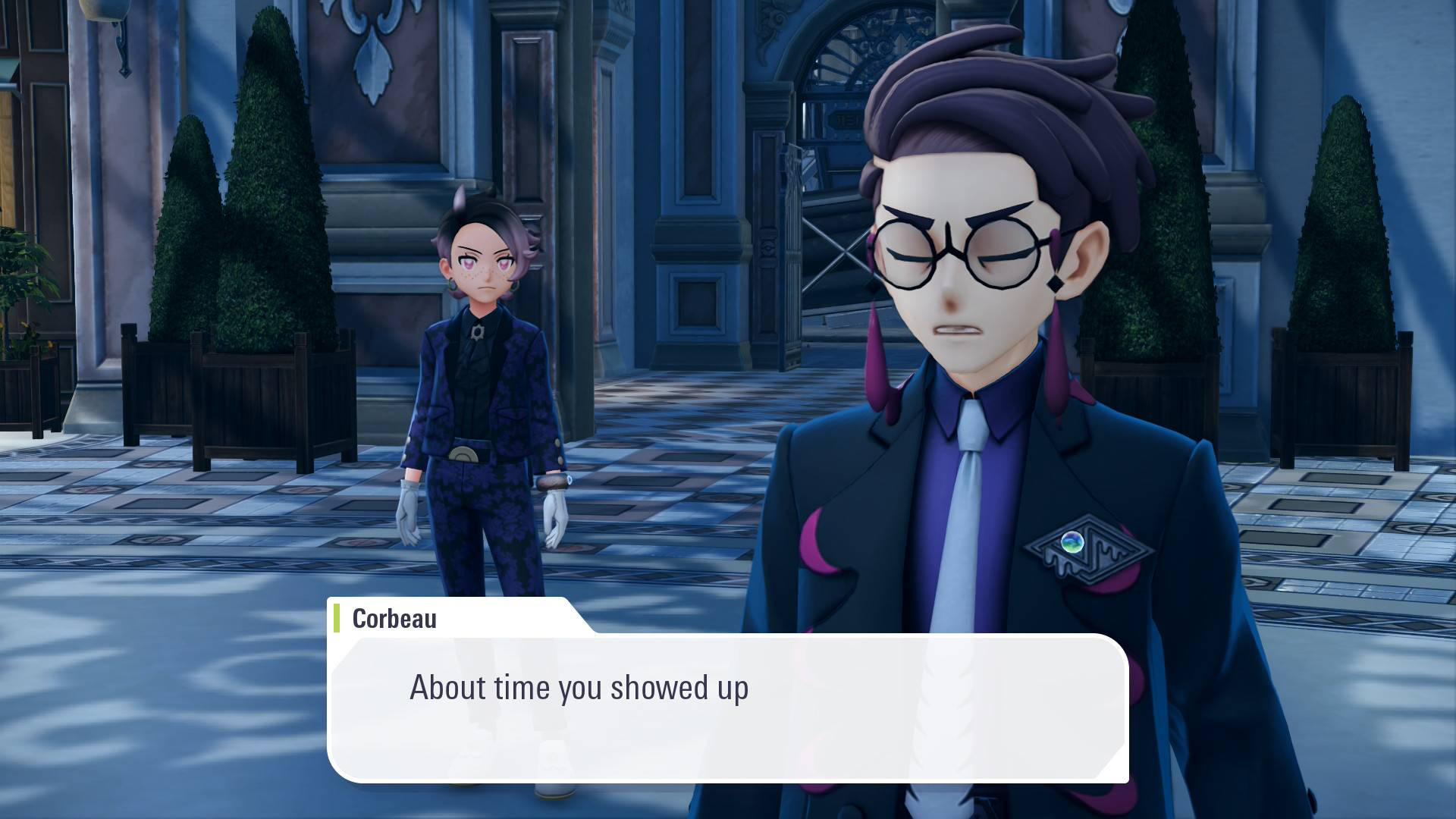1456x819 pixels.
Task: Advance Corbeau's dialogue box
Action: pyautogui.click(x=728, y=707)
